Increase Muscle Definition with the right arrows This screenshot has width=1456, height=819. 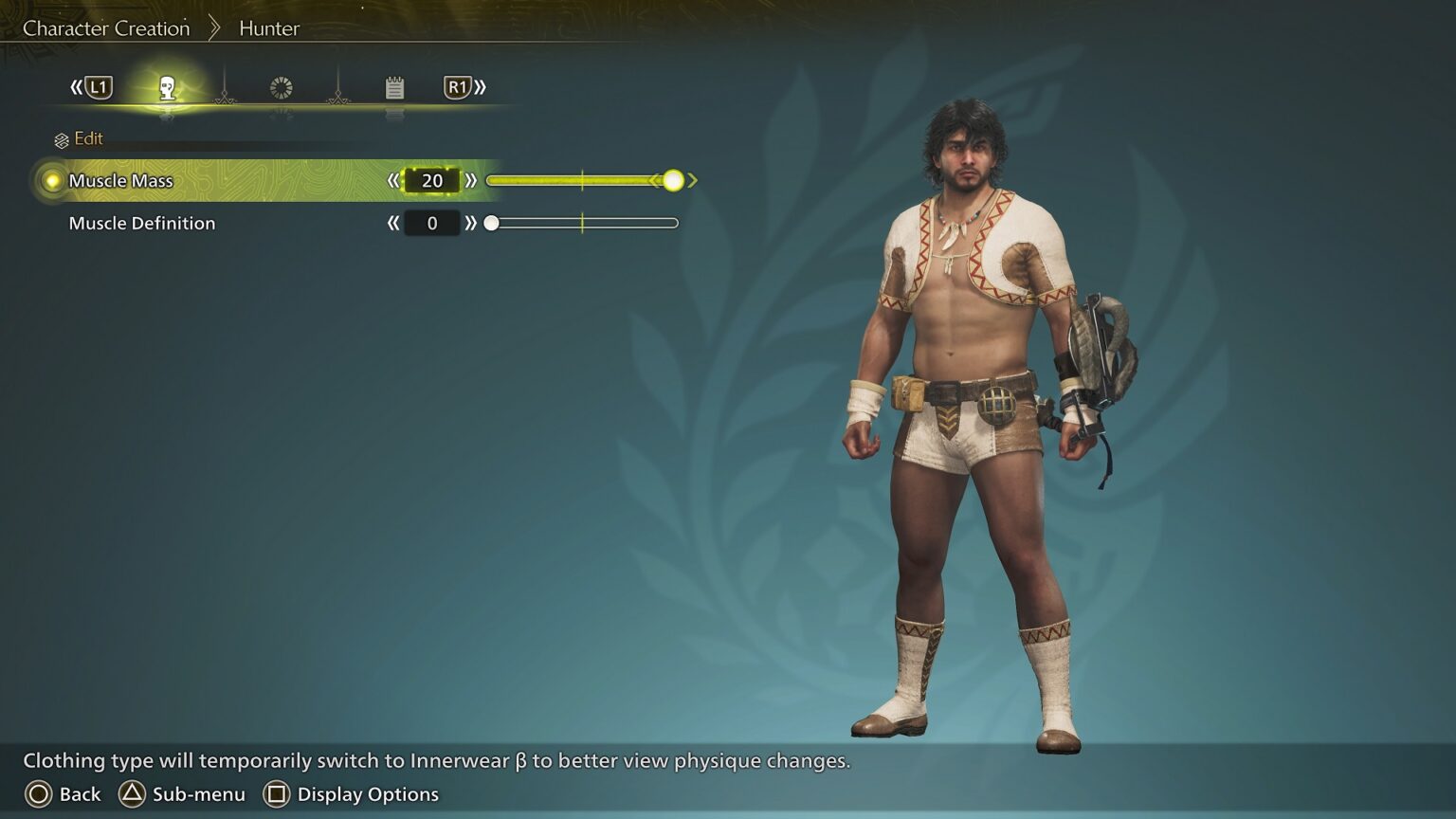coord(471,224)
